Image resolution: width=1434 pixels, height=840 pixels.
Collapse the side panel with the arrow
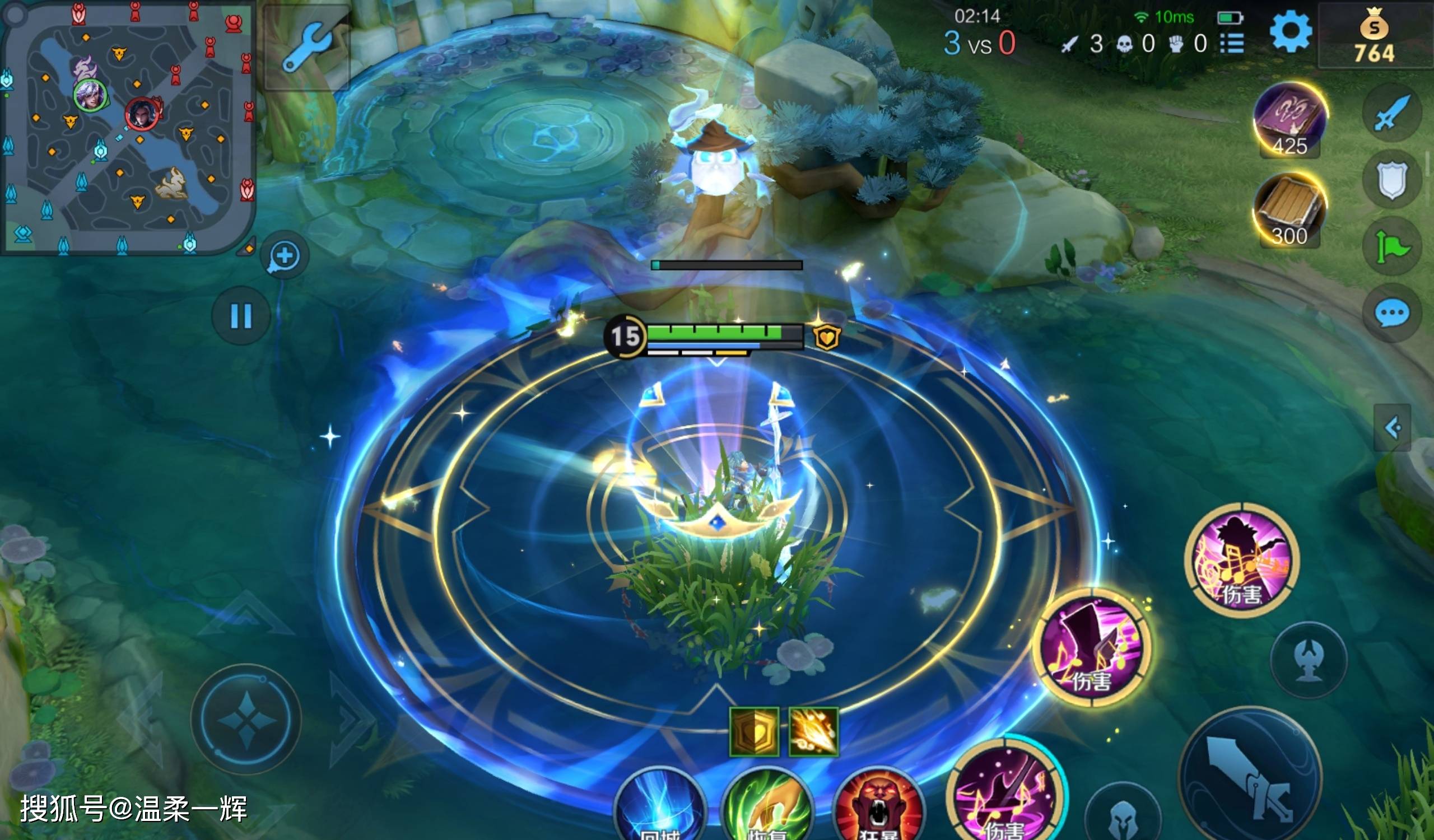pos(1392,428)
